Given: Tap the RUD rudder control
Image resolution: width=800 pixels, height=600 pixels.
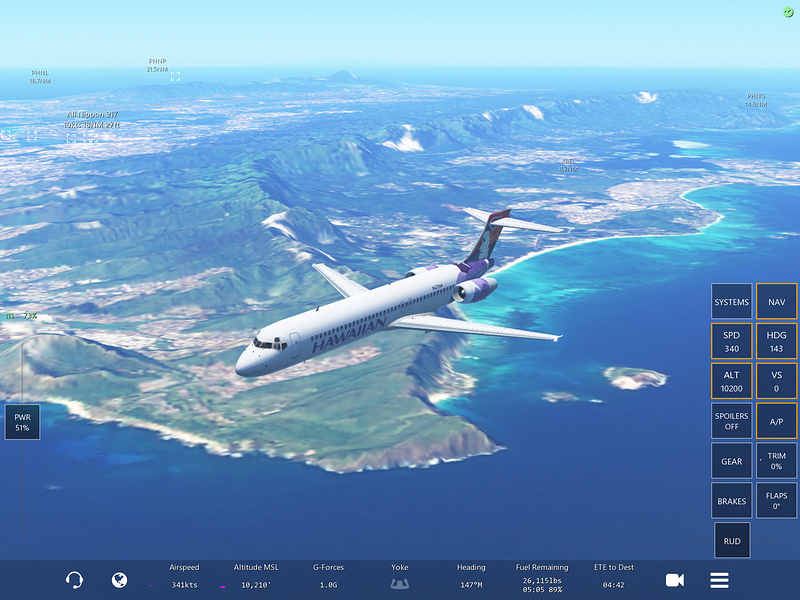Looking at the screenshot, I should [x=732, y=541].
